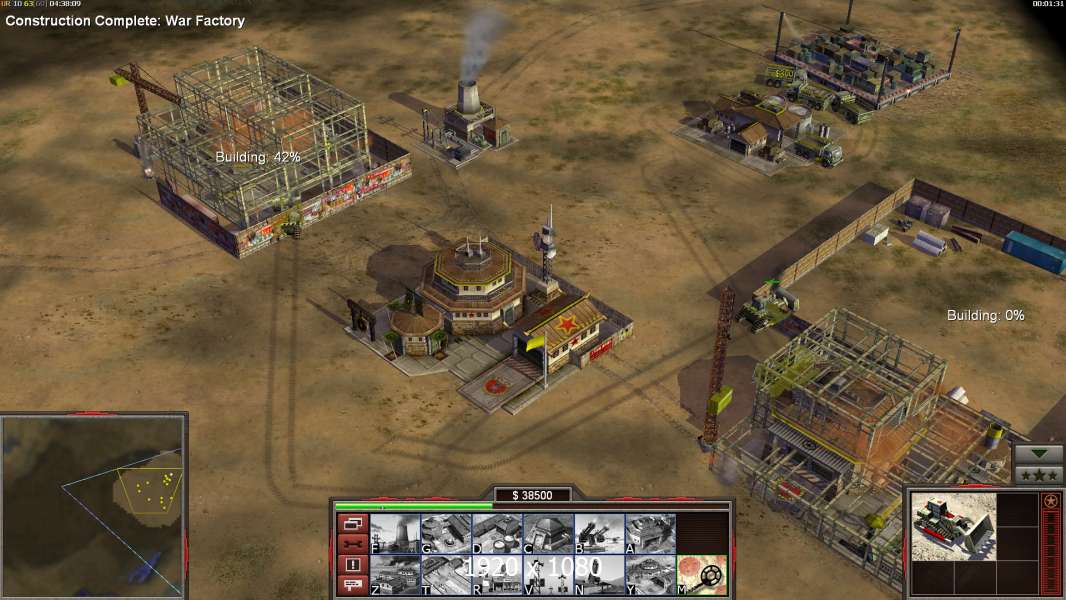Pick the Command Center build icon labeled Y
Image resolution: width=1066 pixels, height=600 pixels.
(650, 574)
